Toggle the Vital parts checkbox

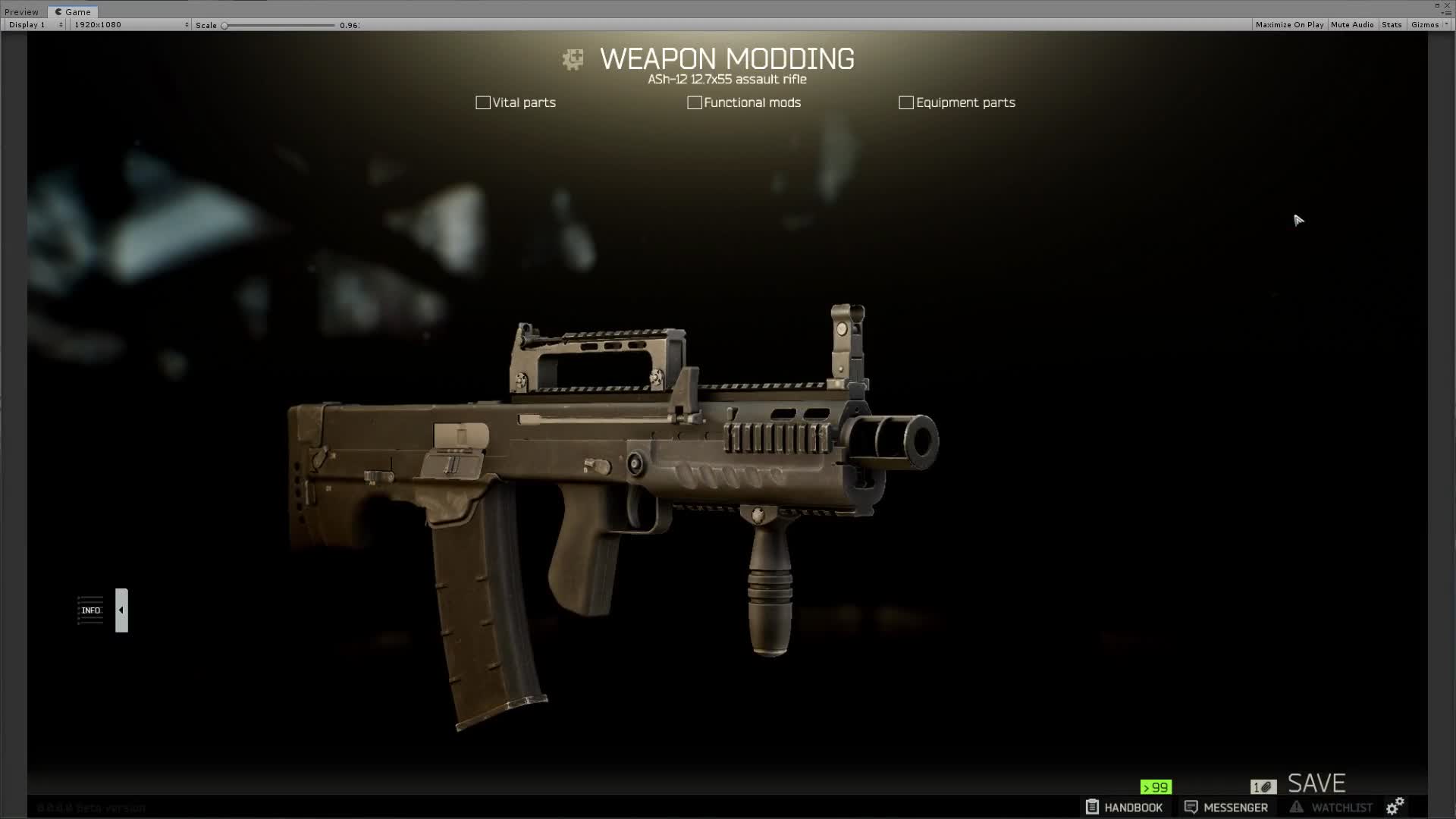tap(483, 102)
